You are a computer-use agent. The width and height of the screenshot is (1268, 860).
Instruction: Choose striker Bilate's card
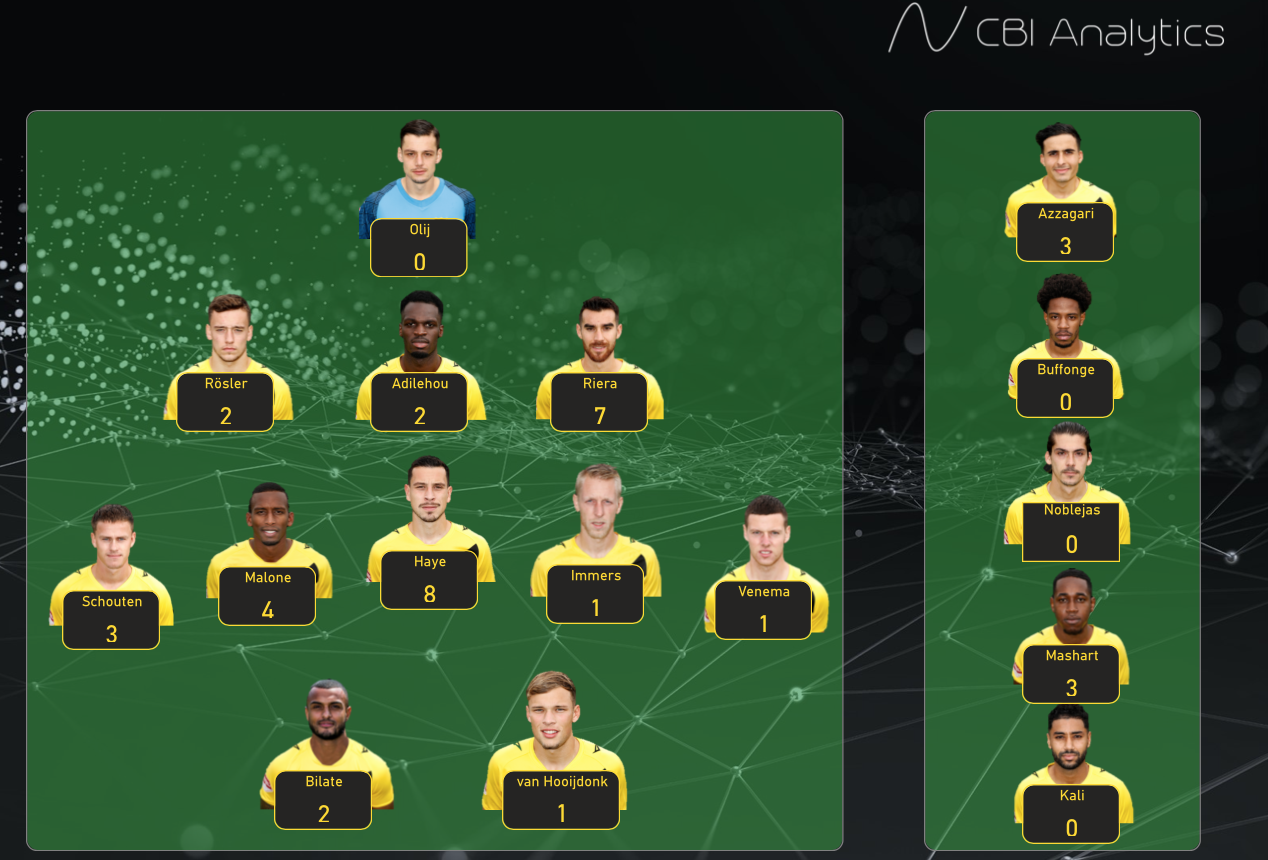tap(323, 799)
